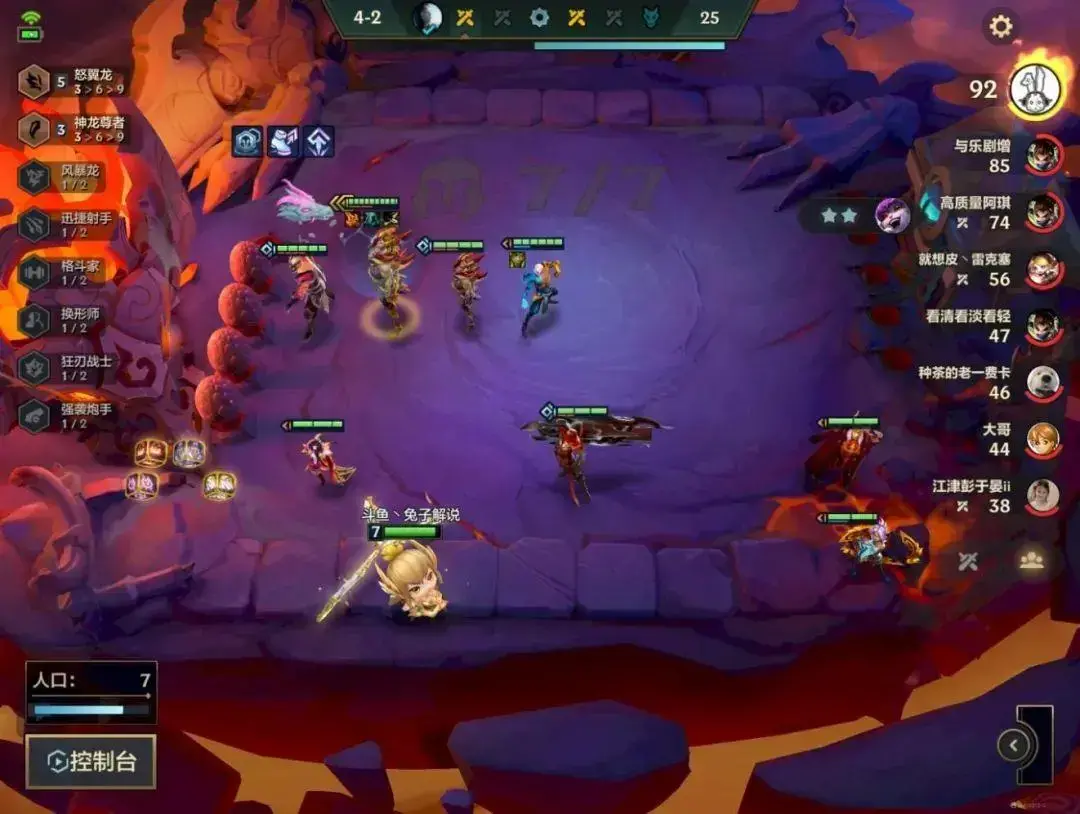Select the 格斗家 trait entry

pos(70,272)
